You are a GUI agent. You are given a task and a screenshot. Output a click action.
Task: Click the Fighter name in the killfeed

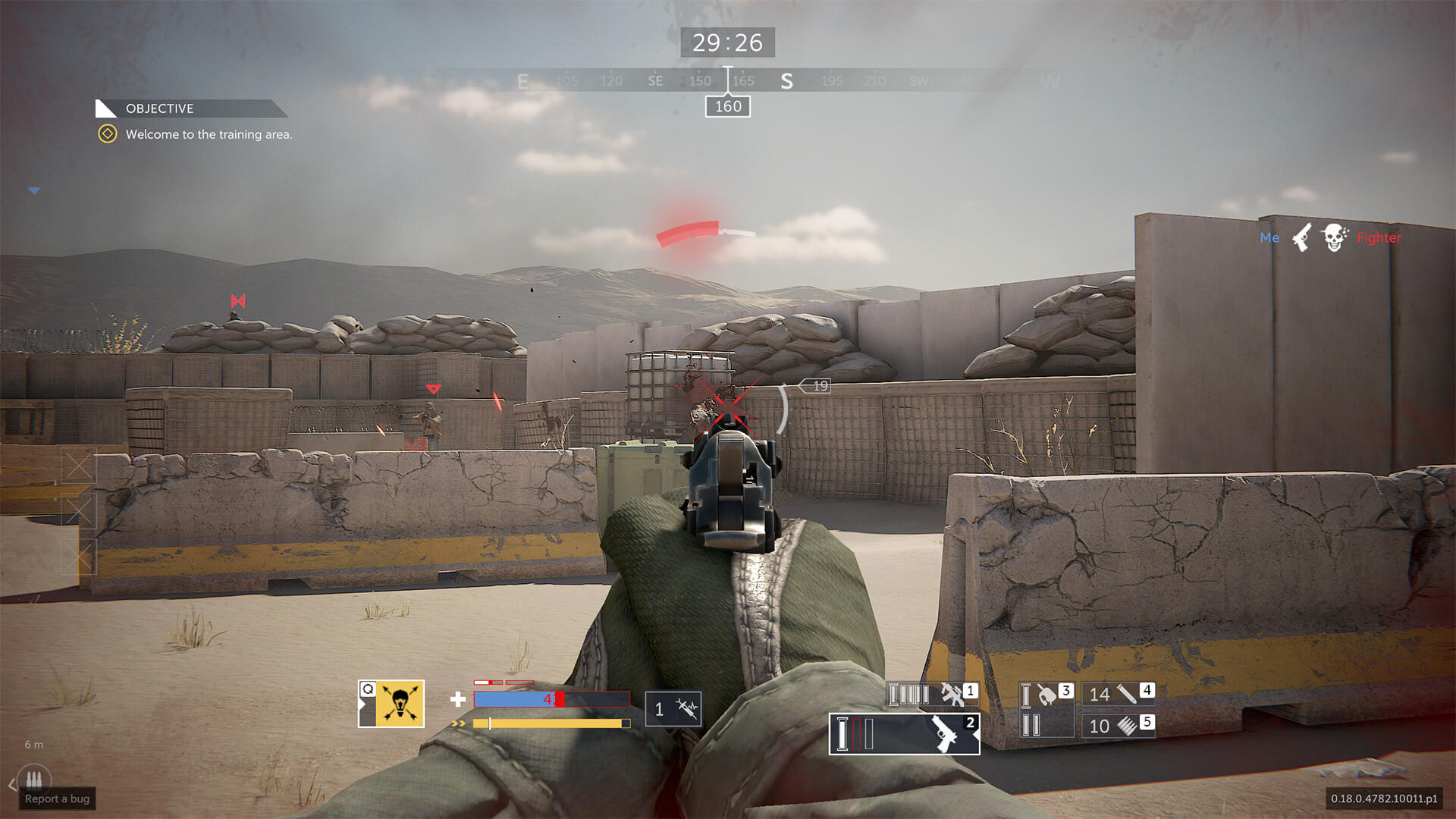click(x=1379, y=237)
